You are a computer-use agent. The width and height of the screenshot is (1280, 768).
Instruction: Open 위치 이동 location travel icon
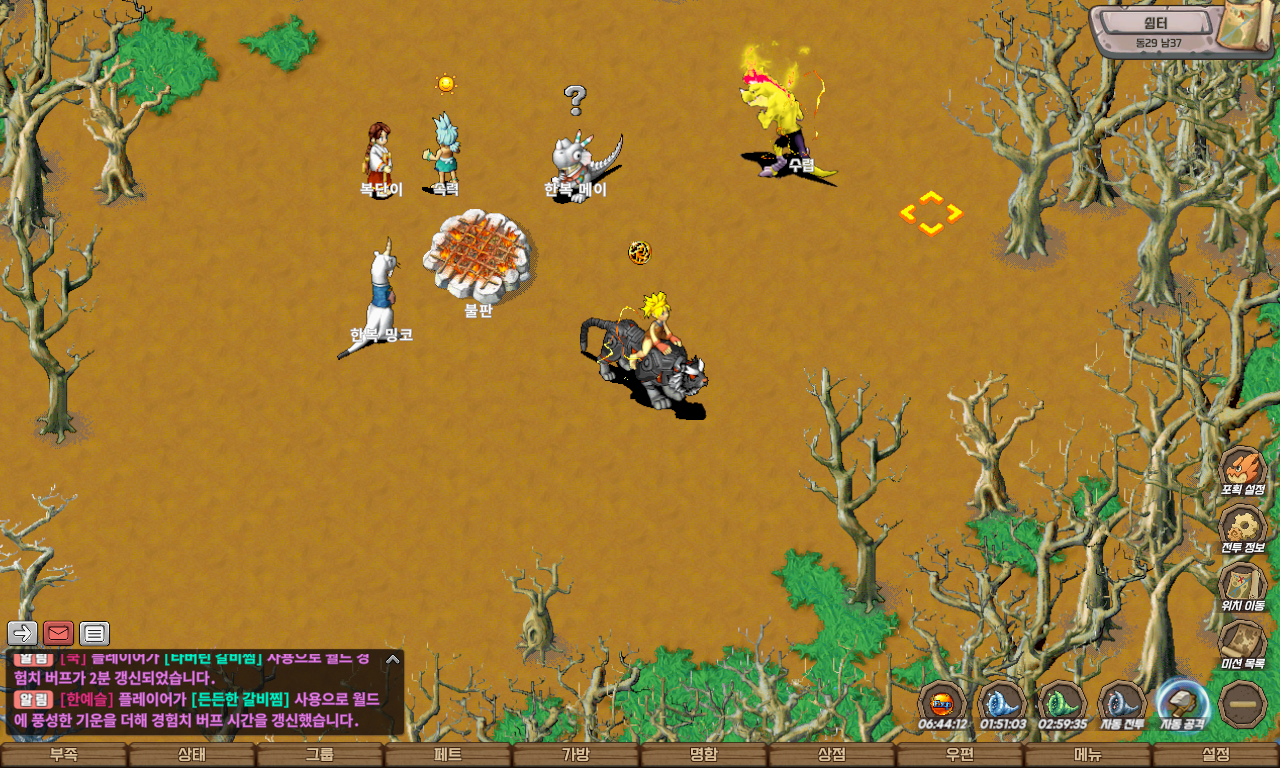[x=1243, y=586]
